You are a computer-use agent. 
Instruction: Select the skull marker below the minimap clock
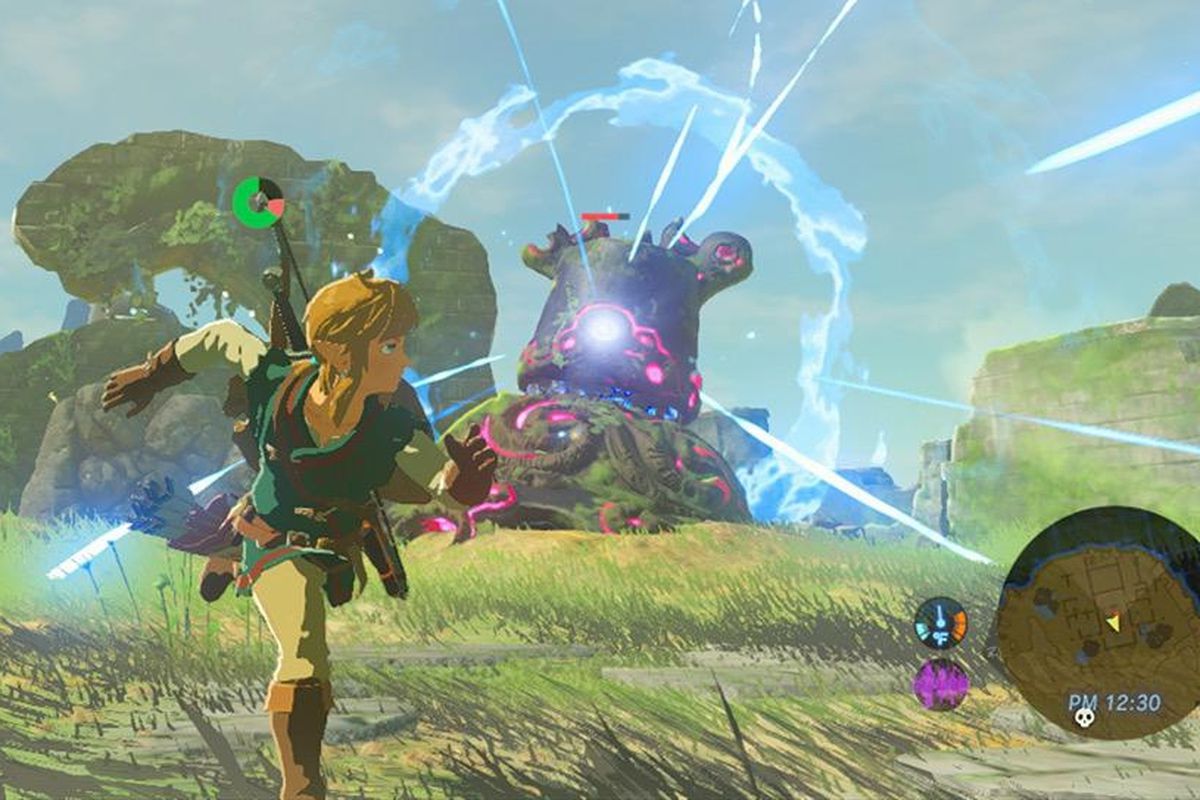click(x=1081, y=717)
